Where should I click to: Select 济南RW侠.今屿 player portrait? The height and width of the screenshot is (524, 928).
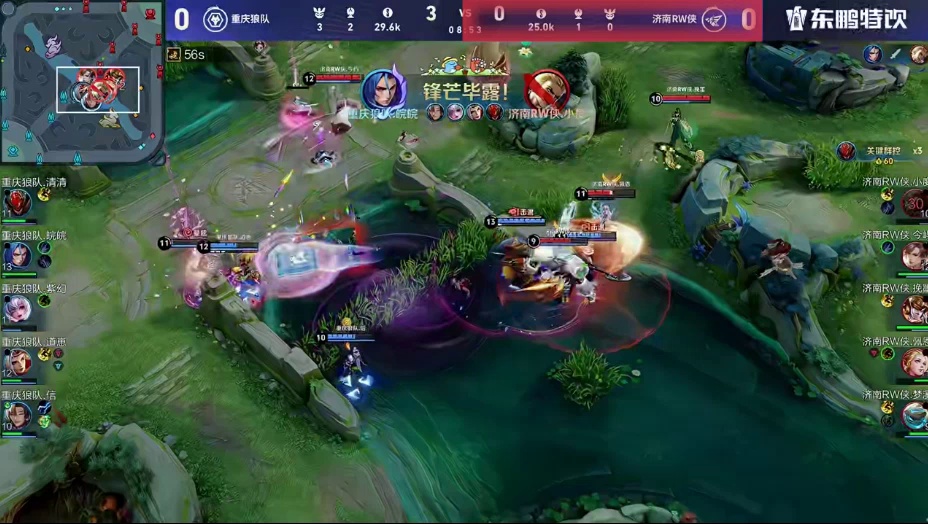[913, 256]
